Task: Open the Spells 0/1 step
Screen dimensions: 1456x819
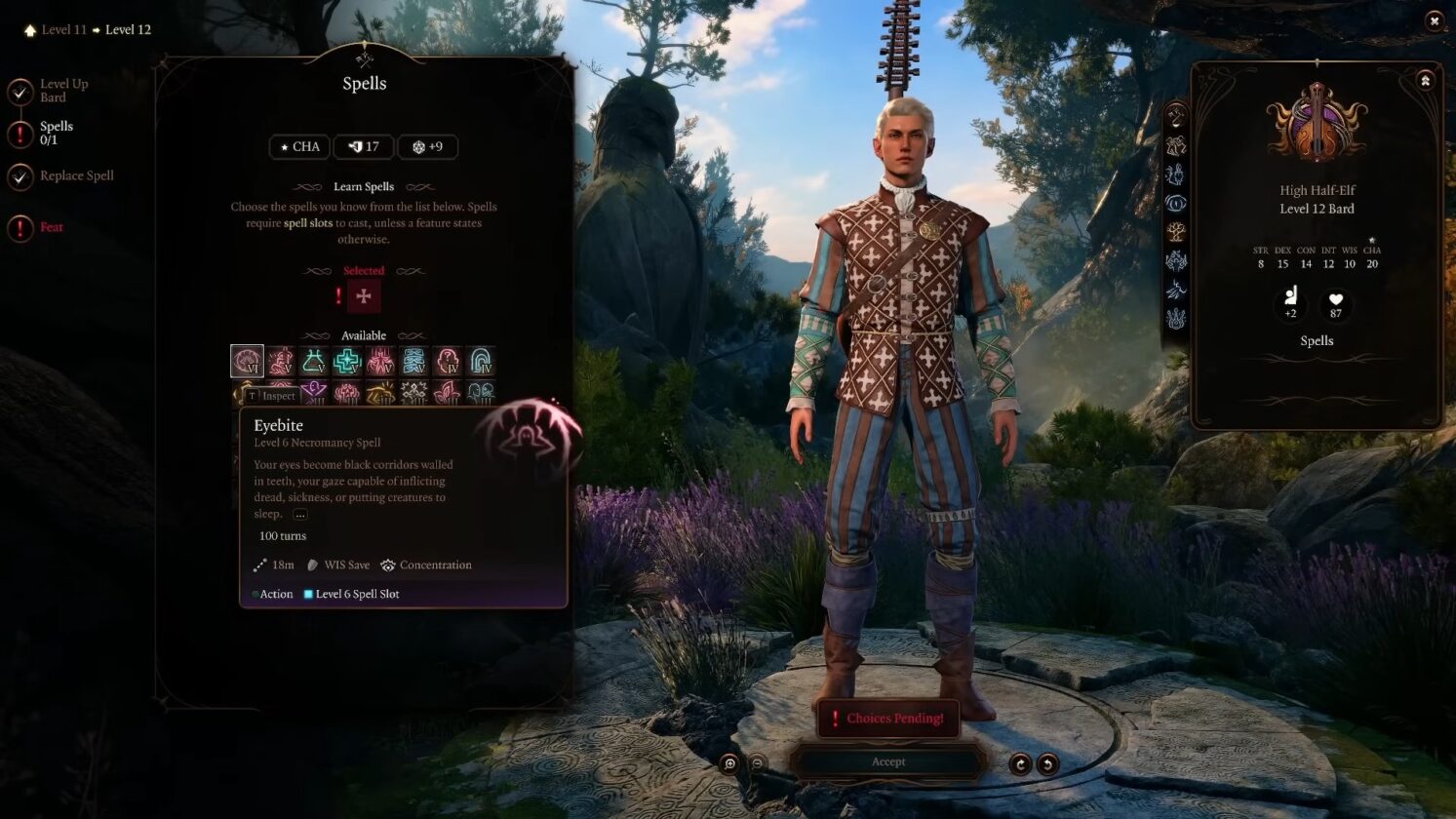Action: click(x=56, y=133)
